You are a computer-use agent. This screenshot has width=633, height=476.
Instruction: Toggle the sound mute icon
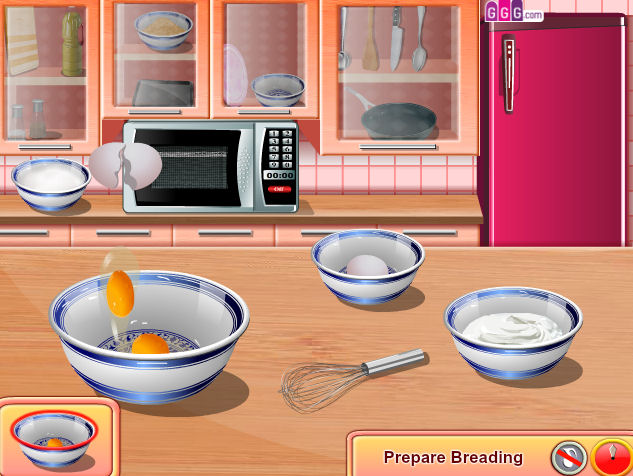pos(569,456)
